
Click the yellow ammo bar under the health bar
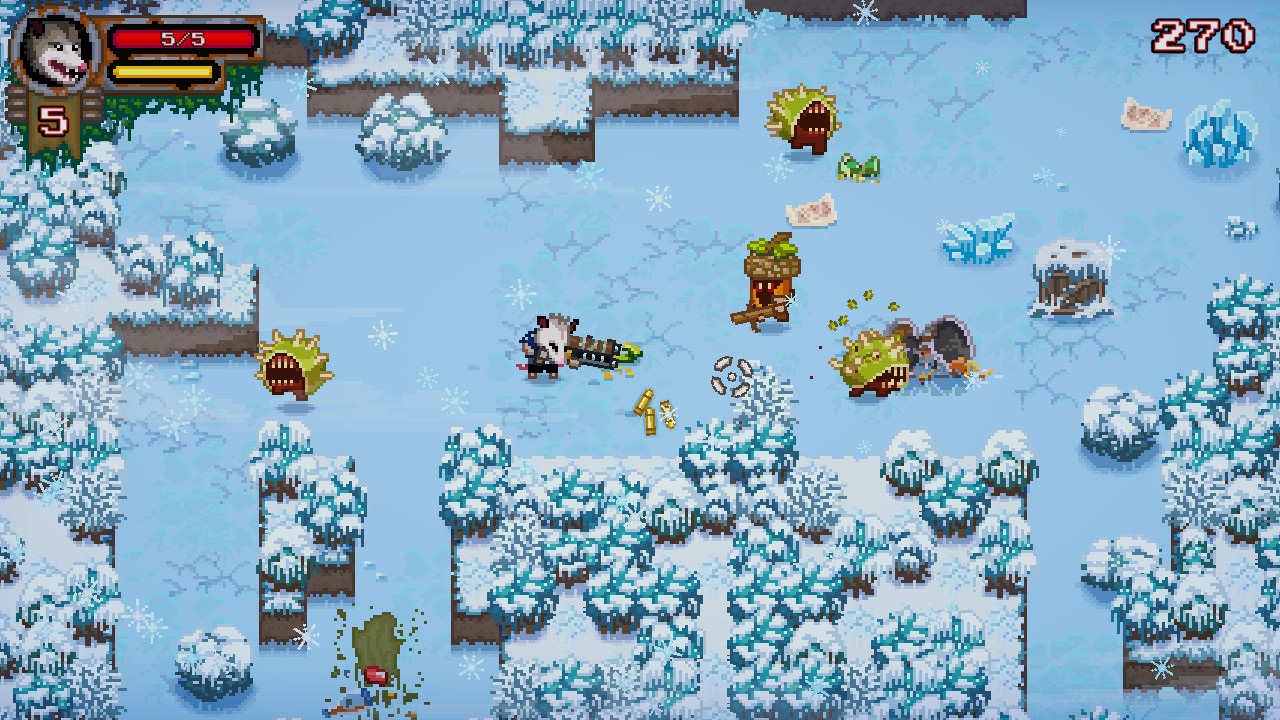pyautogui.click(x=165, y=72)
